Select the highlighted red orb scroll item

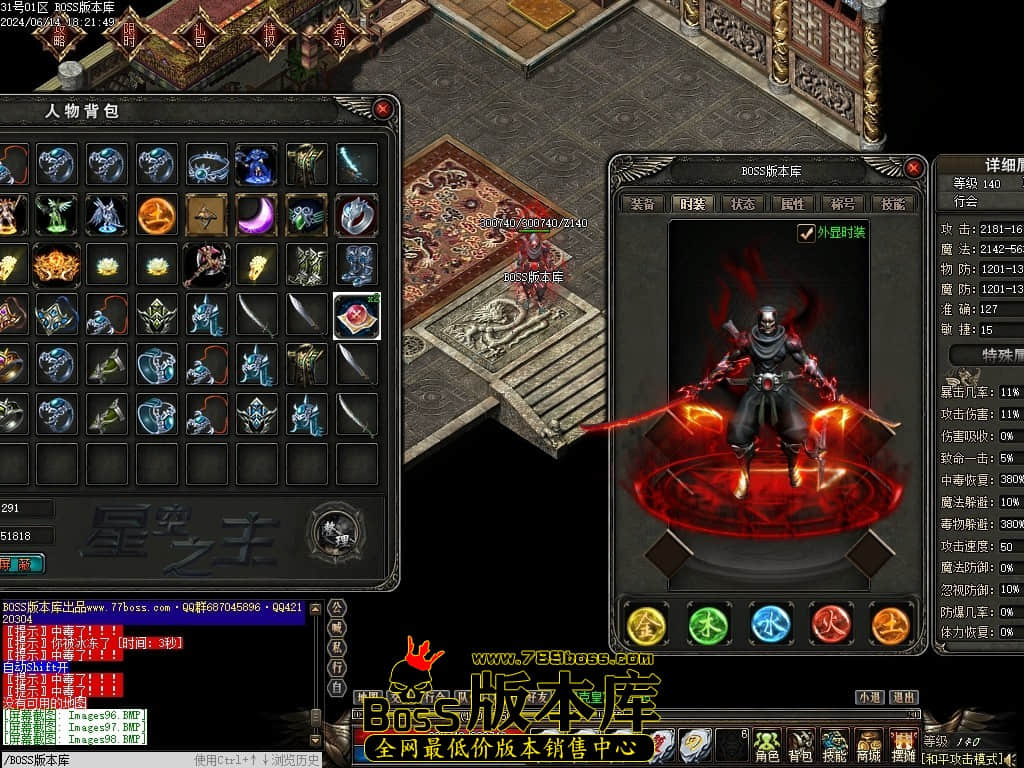tap(357, 315)
